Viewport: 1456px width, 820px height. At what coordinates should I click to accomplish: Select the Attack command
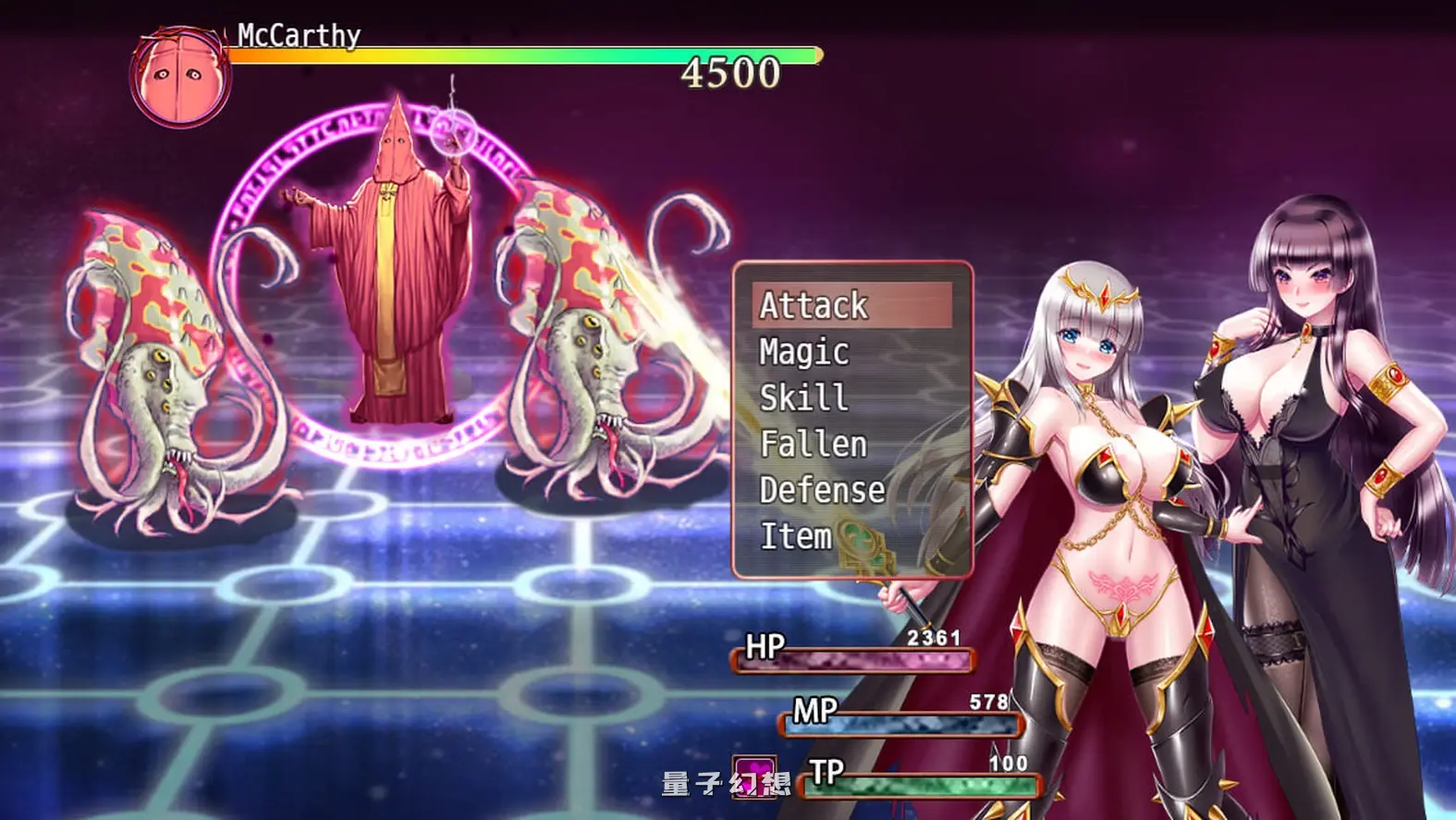pyautogui.click(x=814, y=306)
